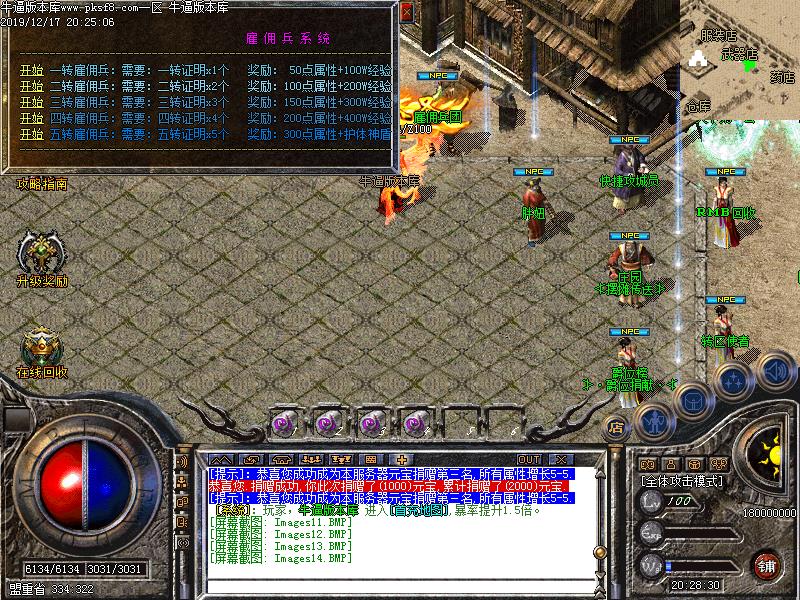Screen dimensions: 800x600
Task: Close the mercenary system dialog
Action: coord(405,14)
